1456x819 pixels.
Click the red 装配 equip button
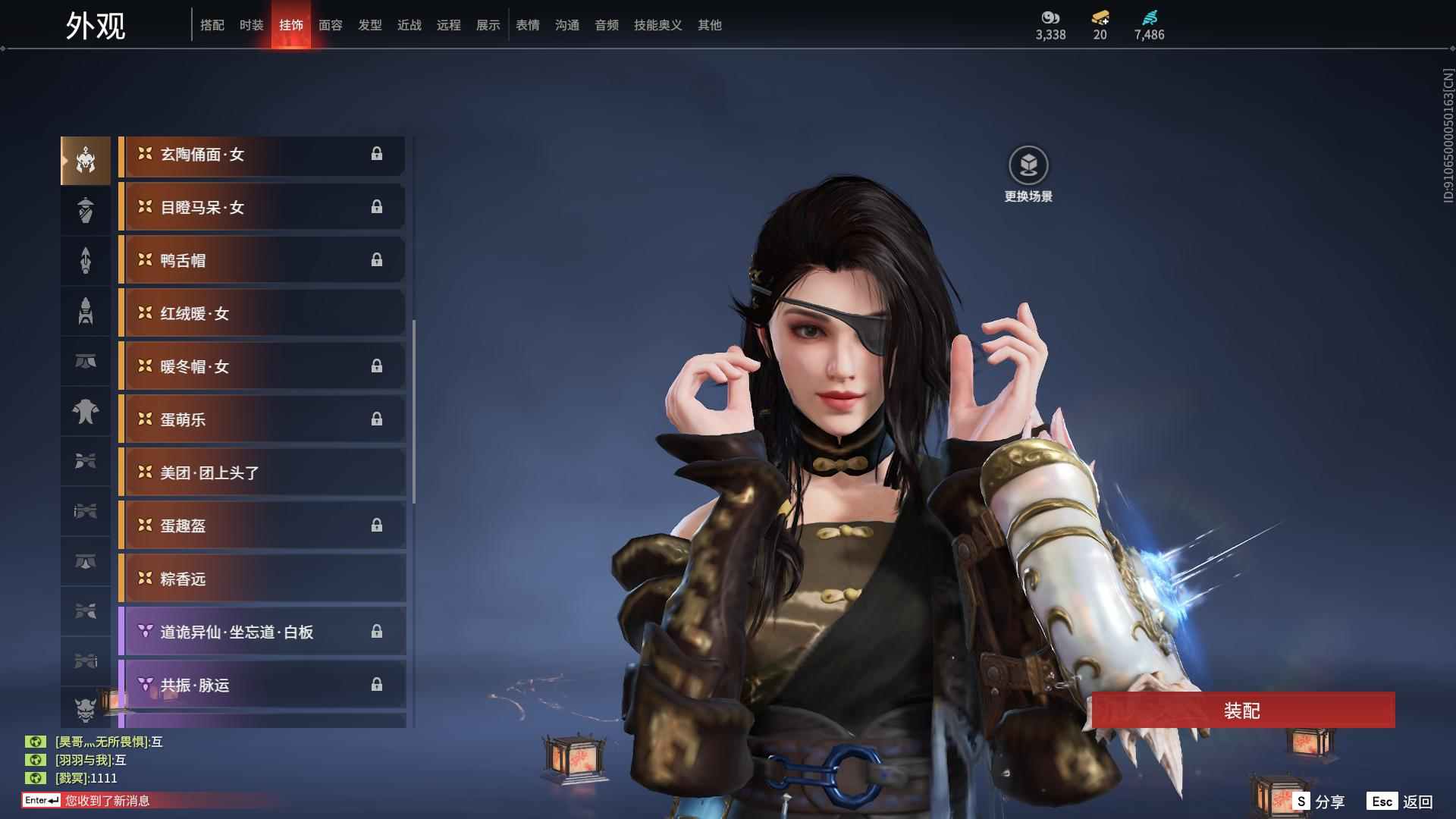(x=1242, y=711)
